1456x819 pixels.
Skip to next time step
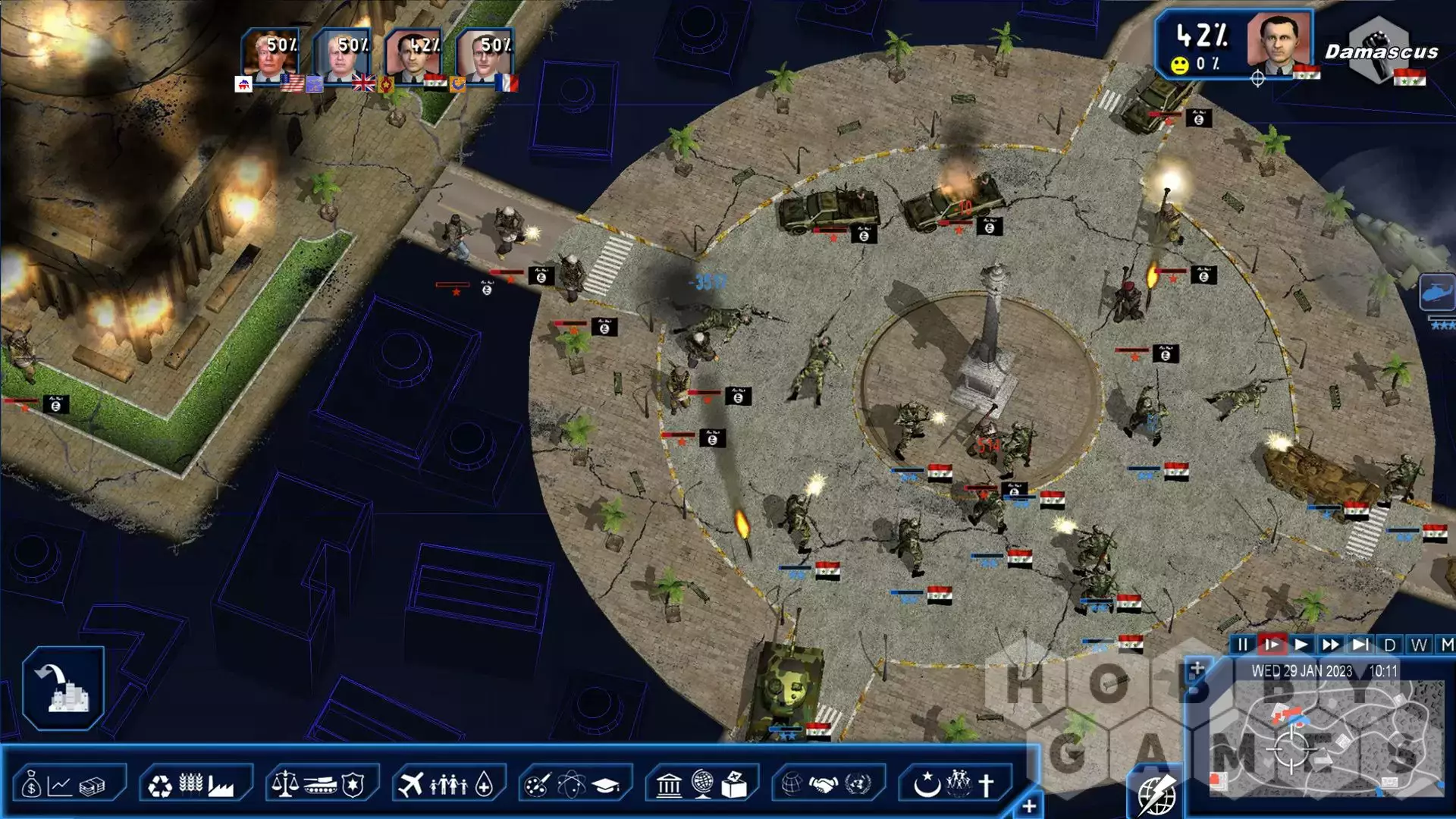1360,645
